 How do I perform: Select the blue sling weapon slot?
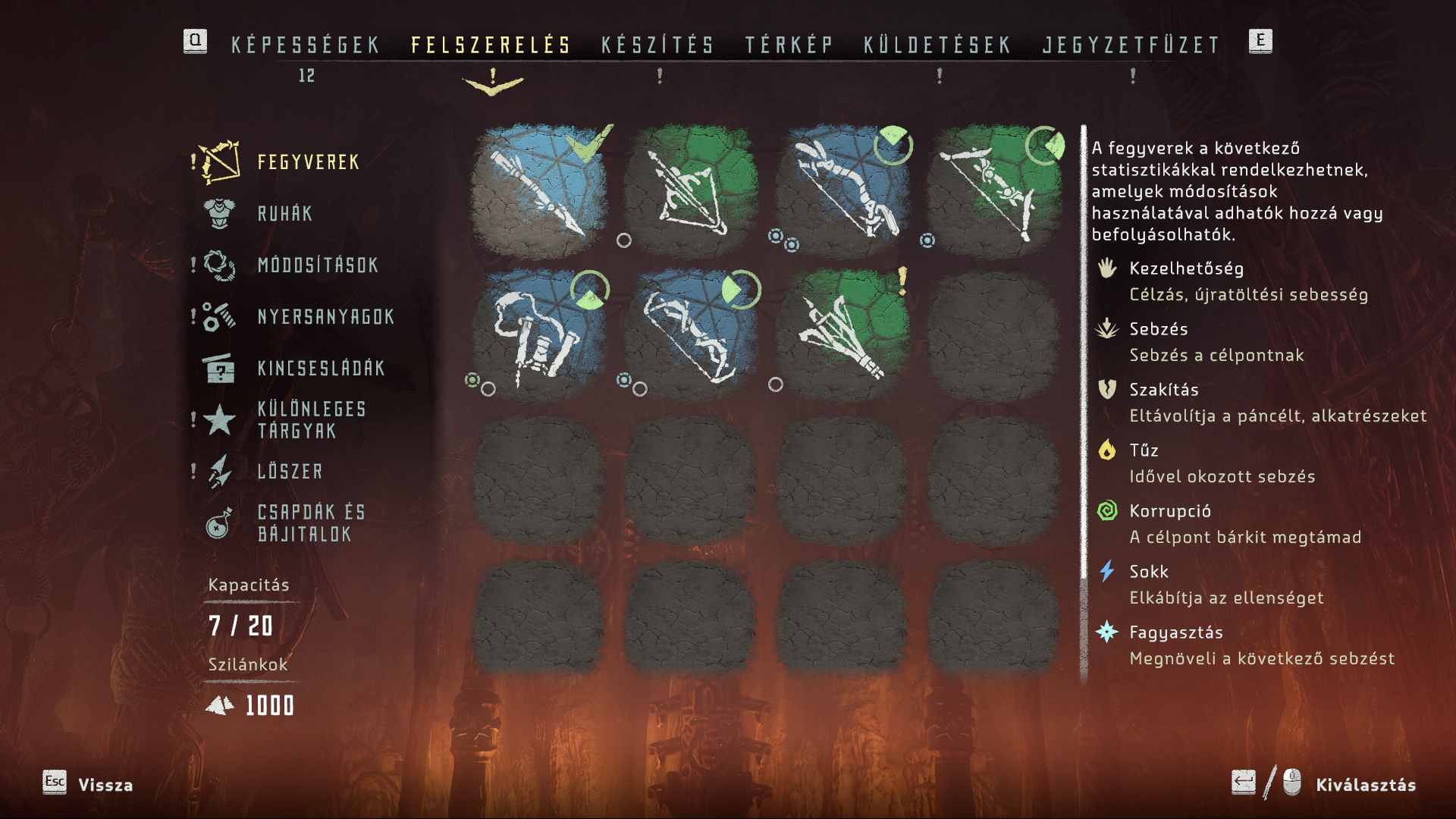coord(539,334)
